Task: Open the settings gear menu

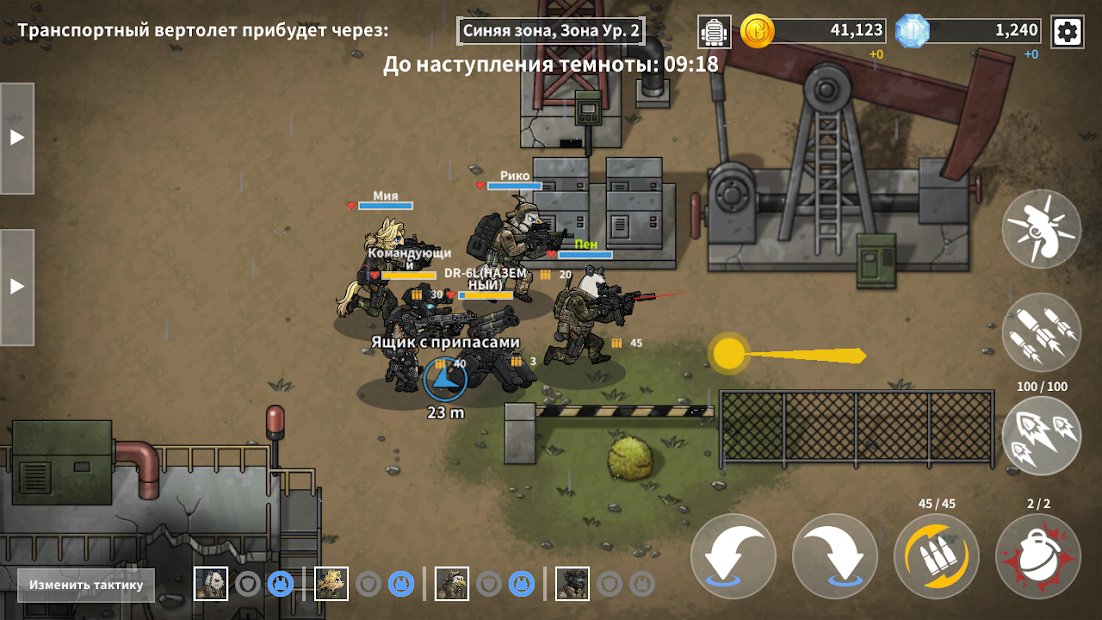Action: [1067, 32]
